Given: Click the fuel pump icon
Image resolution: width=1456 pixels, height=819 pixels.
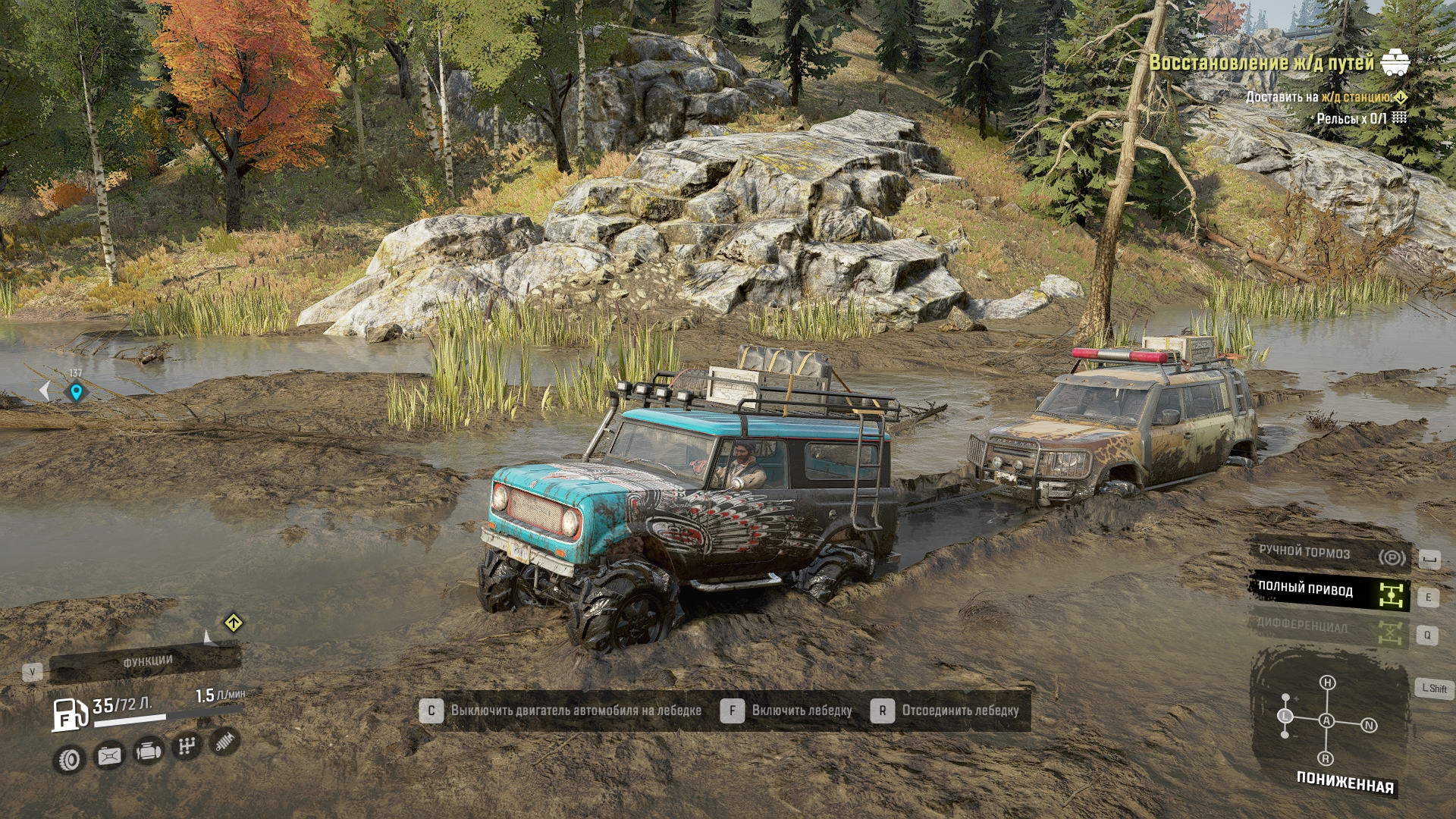Looking at the screenshot, I should 70,715.
